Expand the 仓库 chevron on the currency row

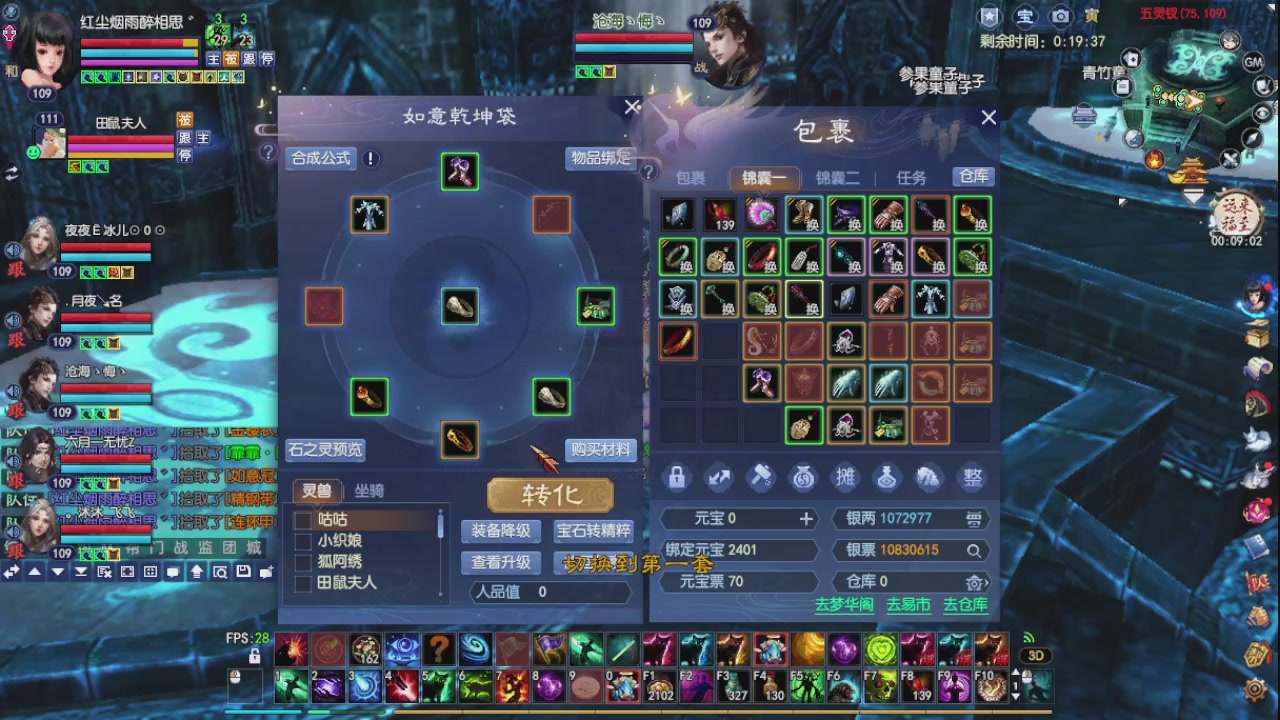click(985, 582)
